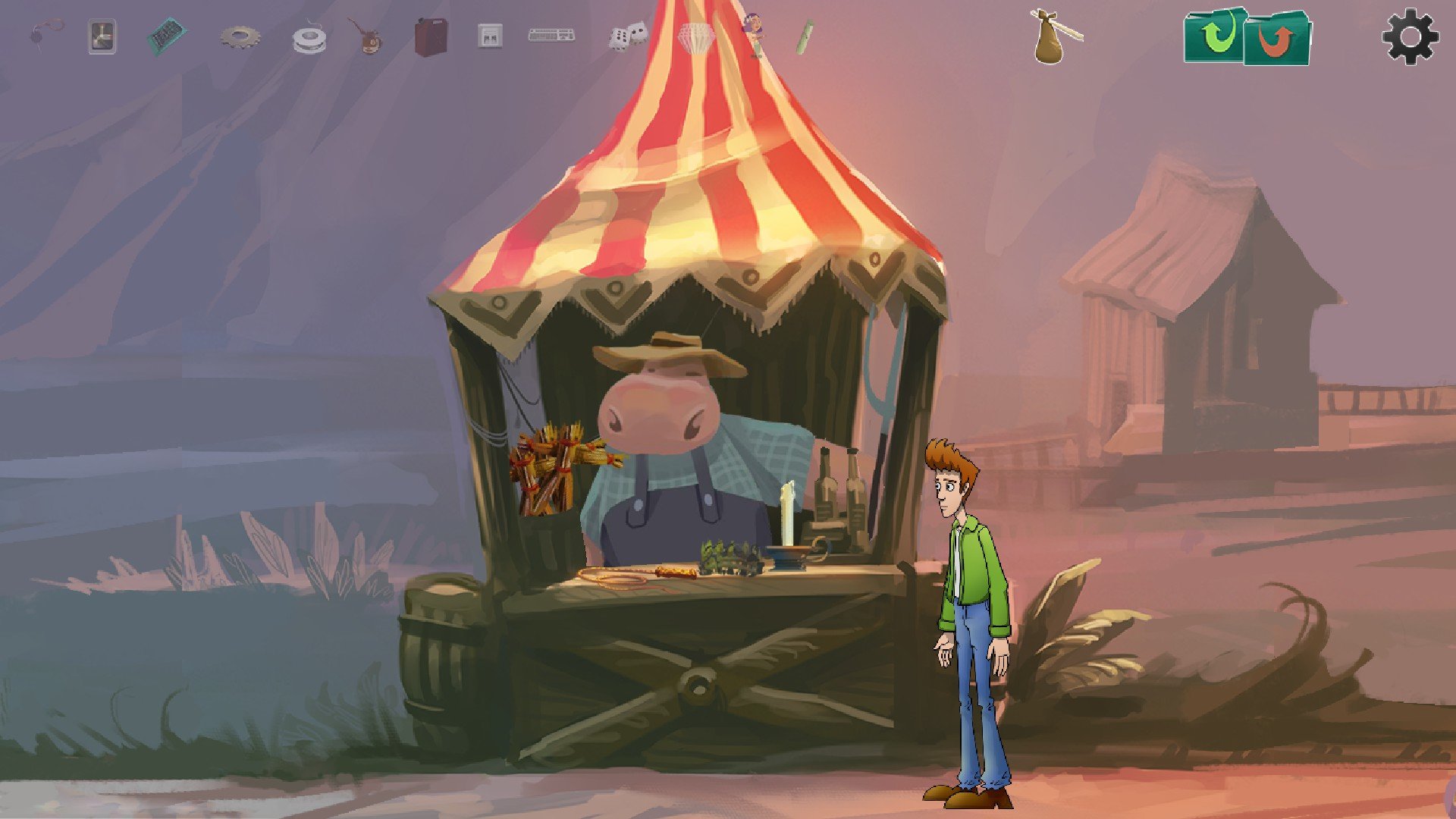Open the bindle sack inventory bag

click(x=1051, y=37)
